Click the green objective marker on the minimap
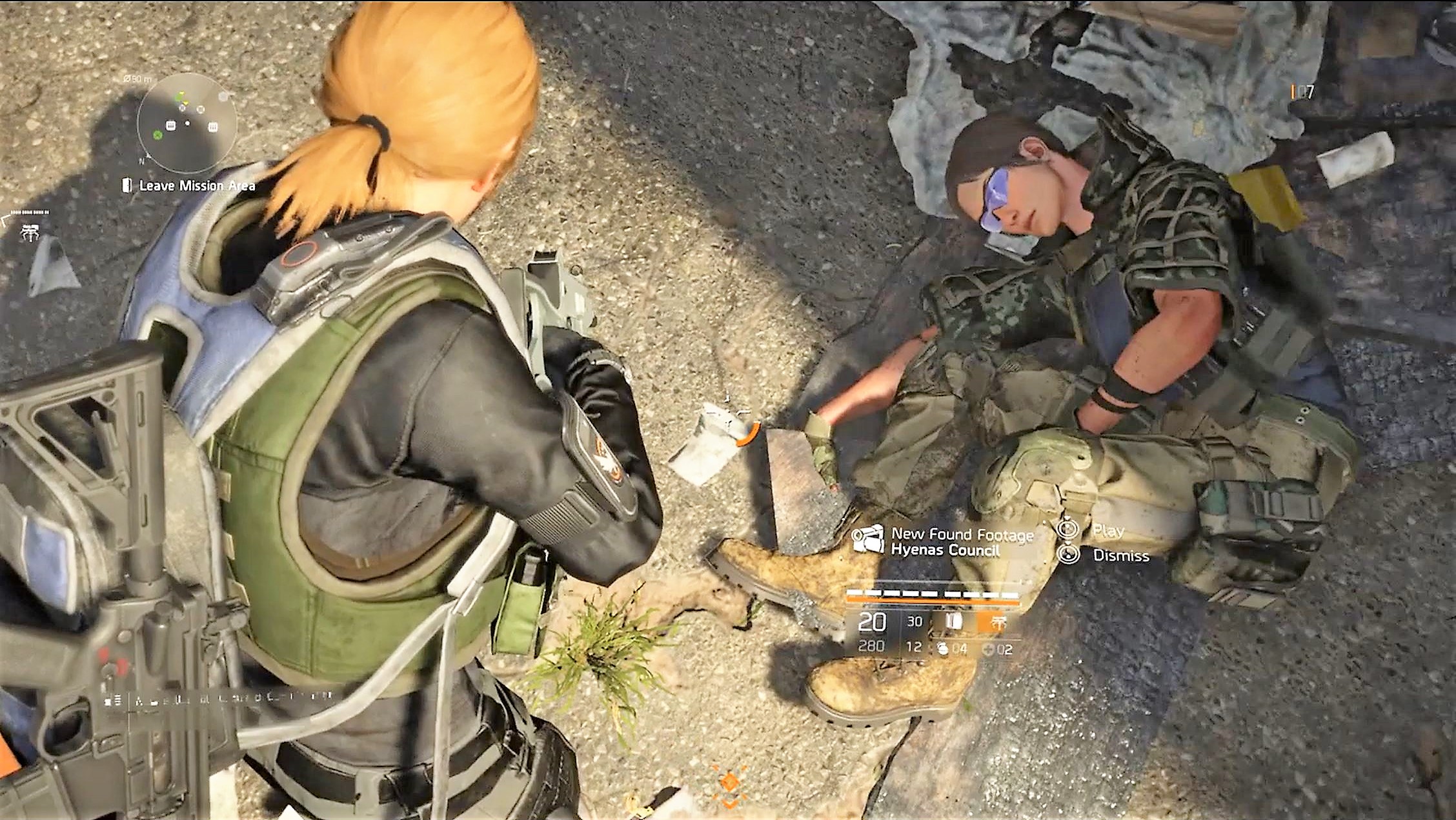 point(157,136)
